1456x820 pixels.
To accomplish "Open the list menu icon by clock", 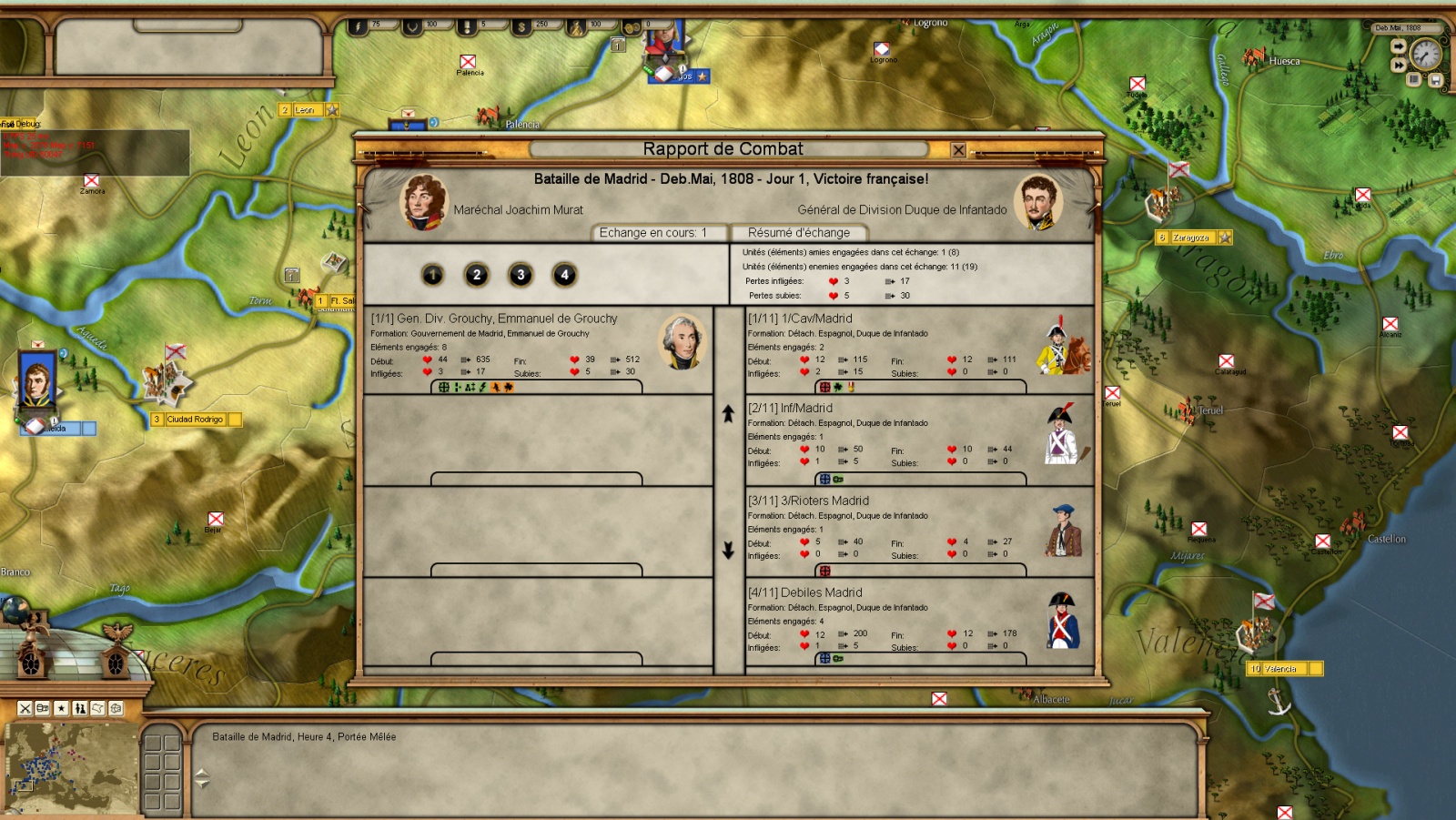I will (1414, 80).
